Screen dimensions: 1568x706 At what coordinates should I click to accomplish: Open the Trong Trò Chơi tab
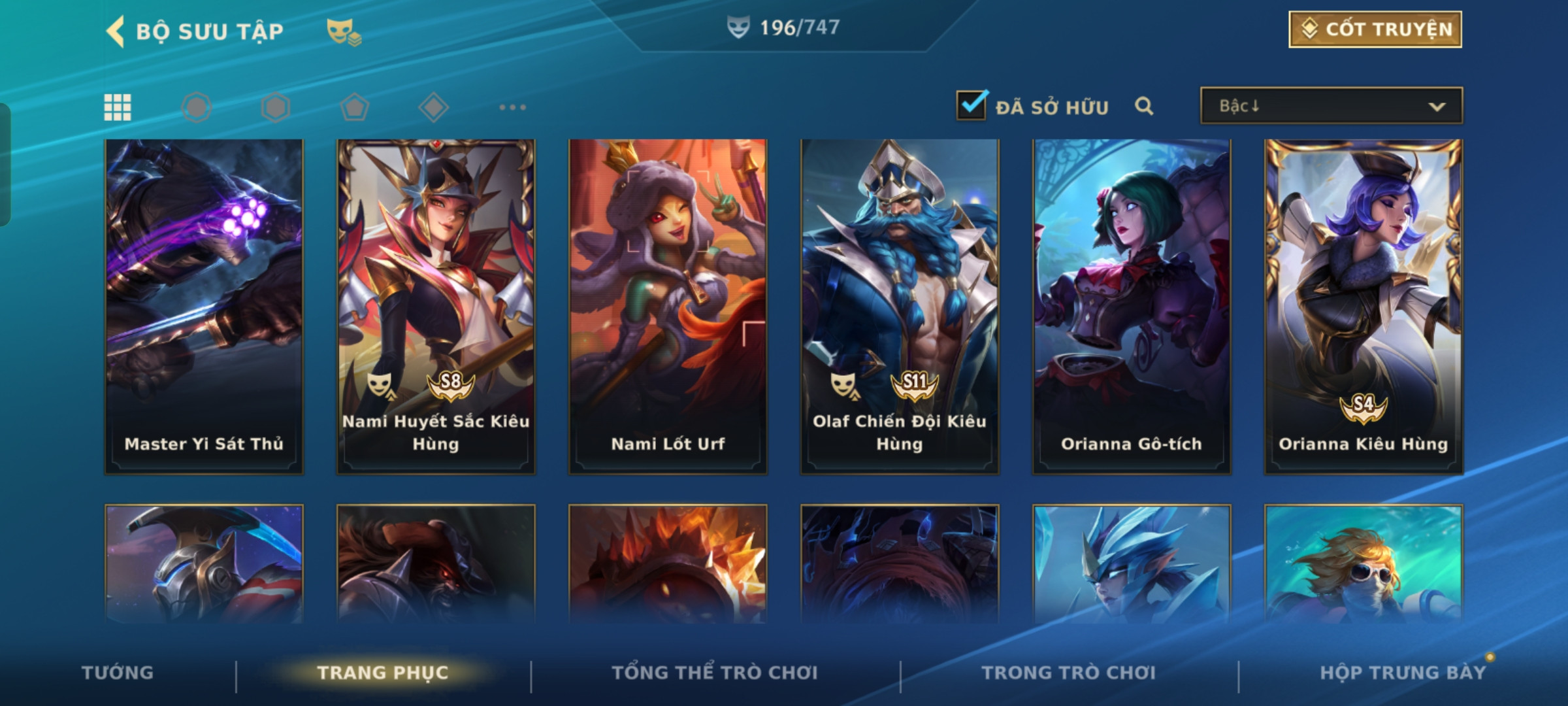[1069, 673]
